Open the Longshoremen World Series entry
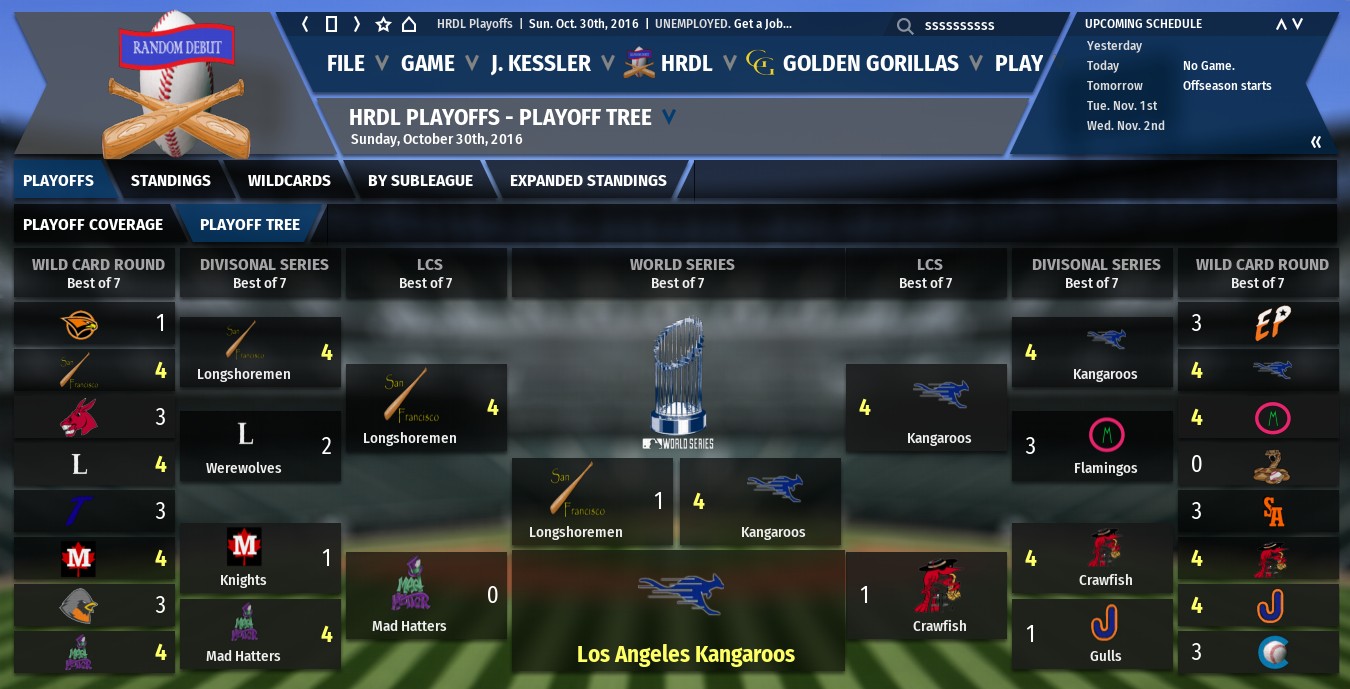This screenshot has height=689, width=1350. pyautogui.click(x=591, y=501)
